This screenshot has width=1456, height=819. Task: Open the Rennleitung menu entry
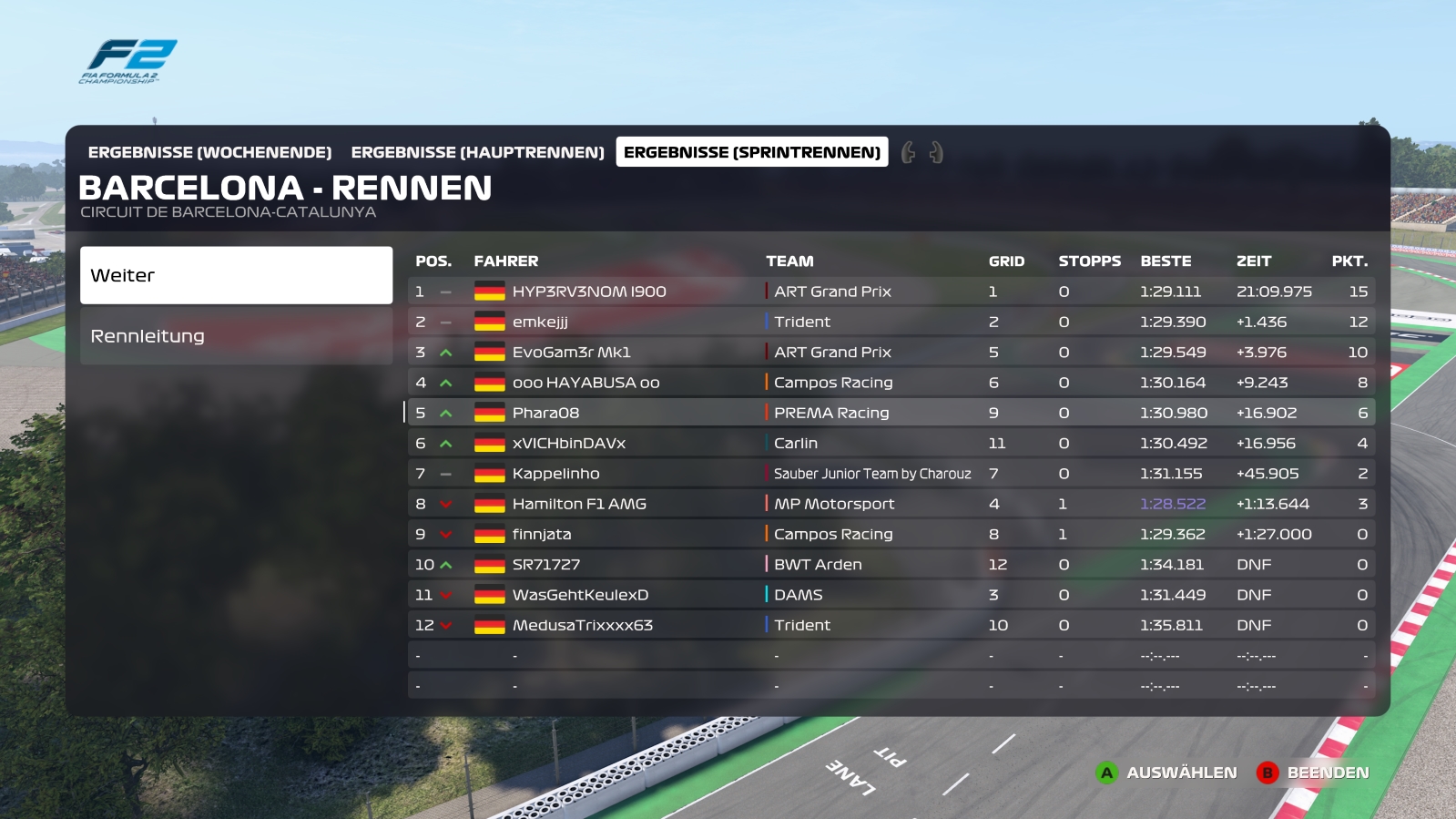pos(236,336)
